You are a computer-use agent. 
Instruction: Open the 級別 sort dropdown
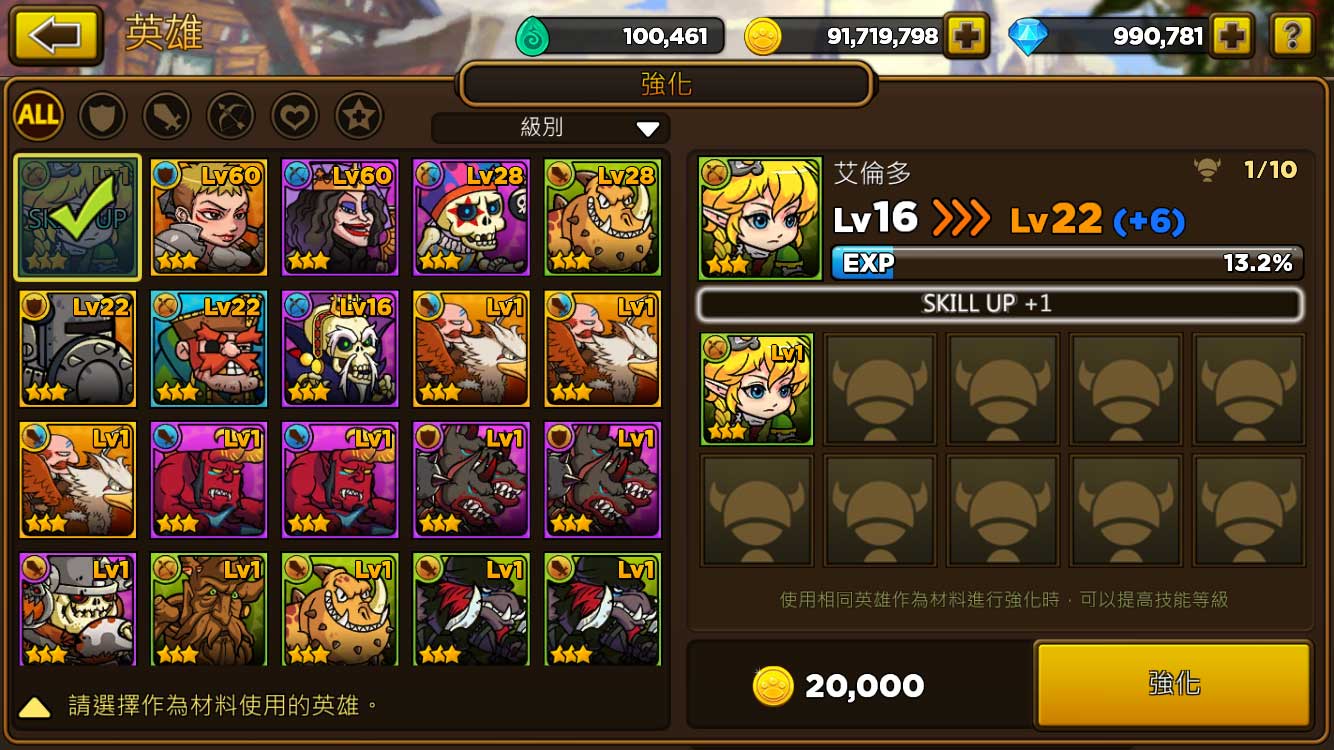pyautogui.click(x=551, y=128)
